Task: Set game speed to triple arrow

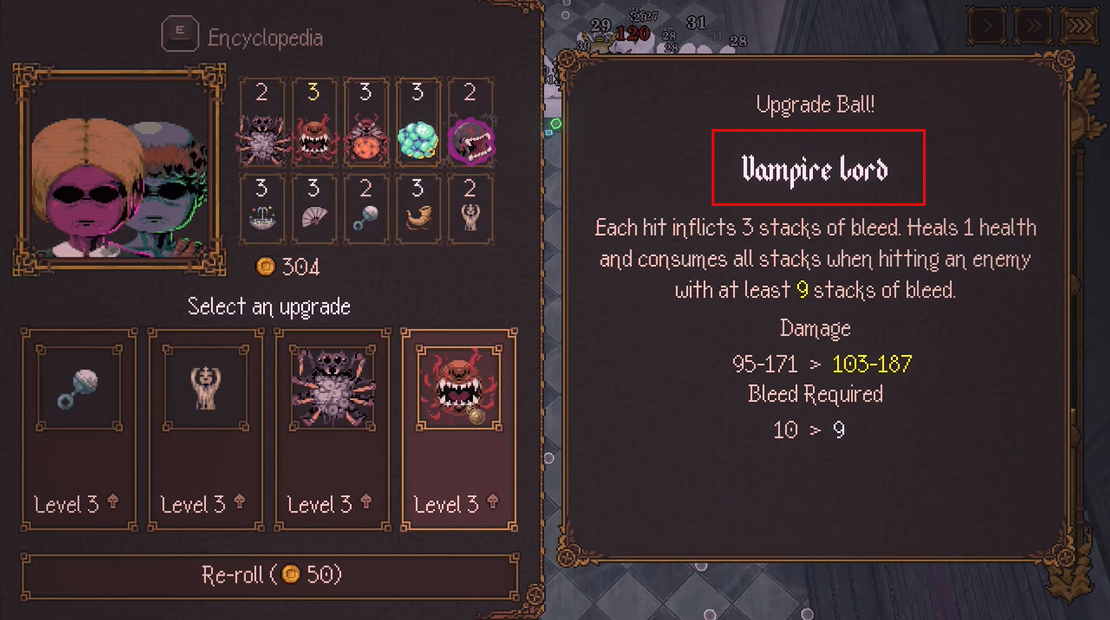Action: click(1080, 25)
